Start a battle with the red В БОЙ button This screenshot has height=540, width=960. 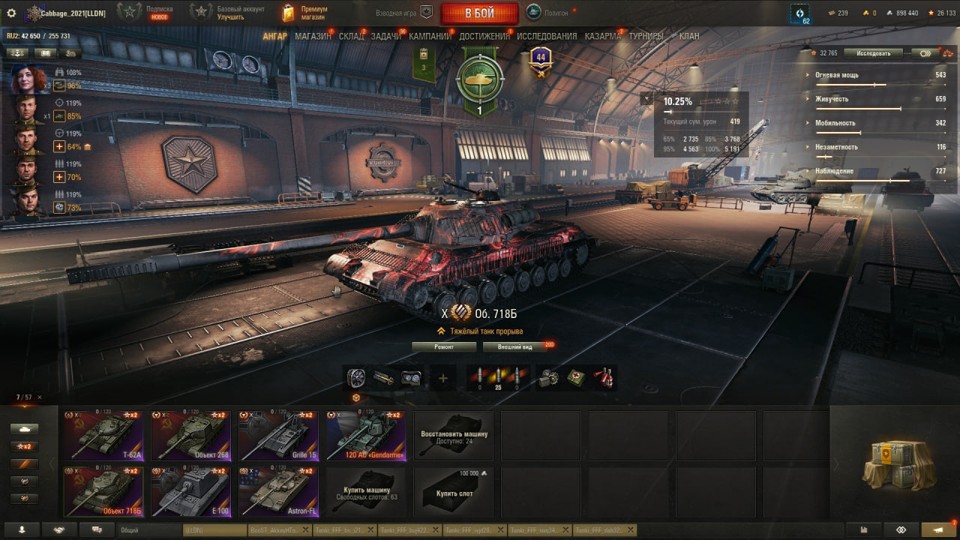click(x=479, y=13)
